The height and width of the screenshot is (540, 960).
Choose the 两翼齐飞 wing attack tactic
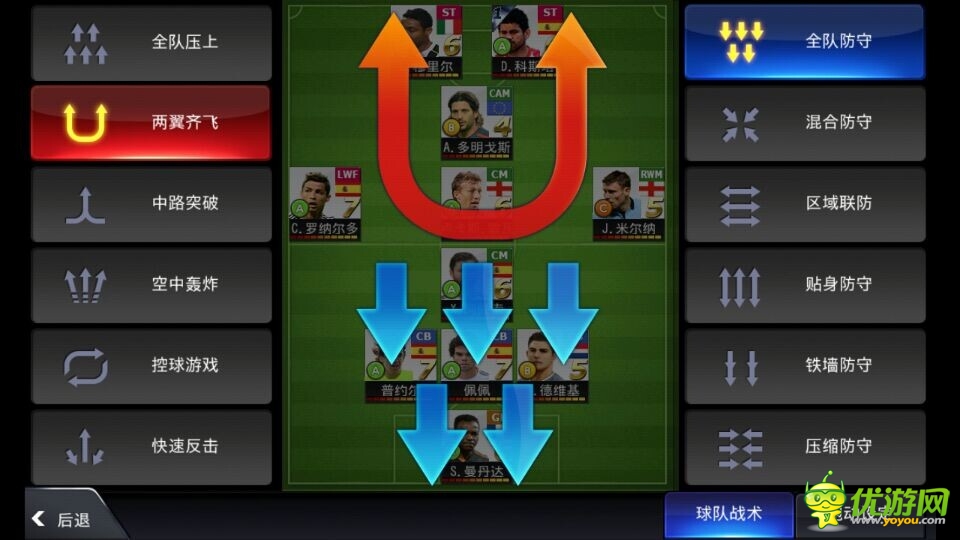click(151, 123)
